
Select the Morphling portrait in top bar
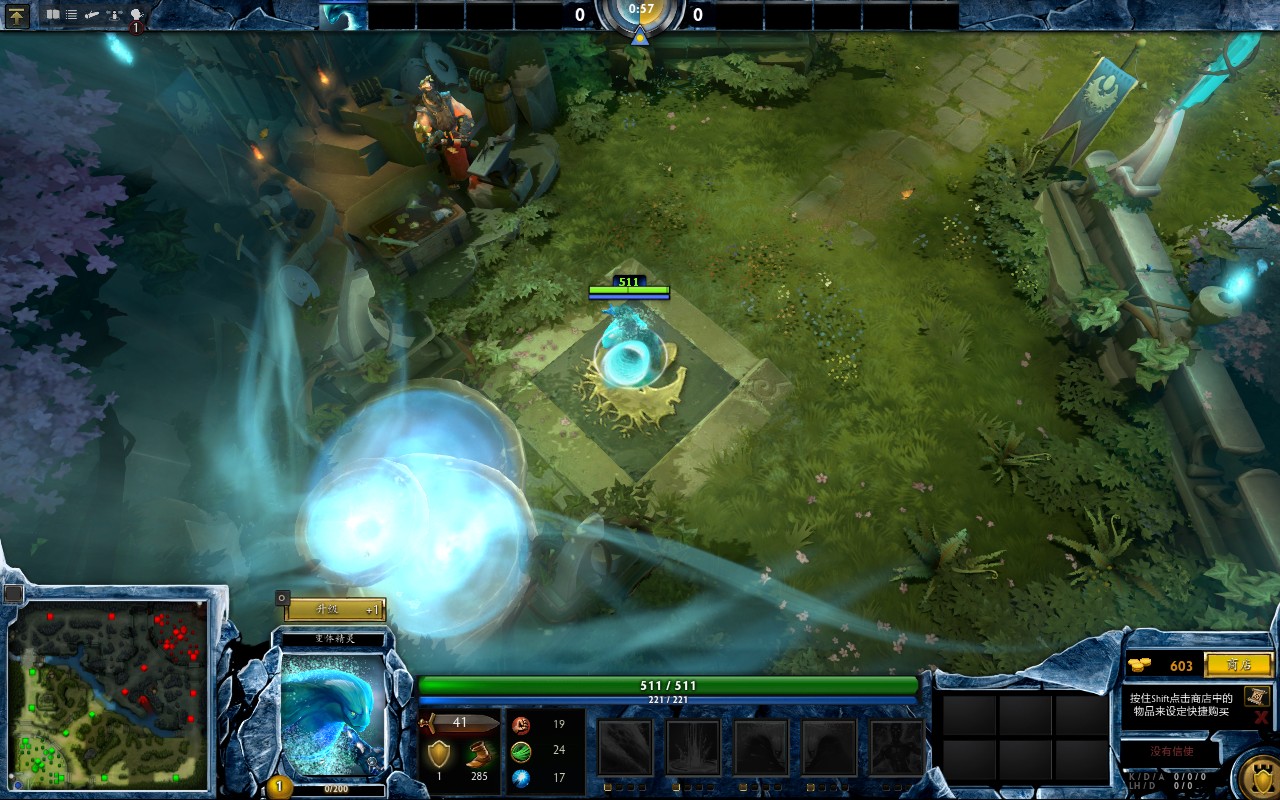(343, 16)
